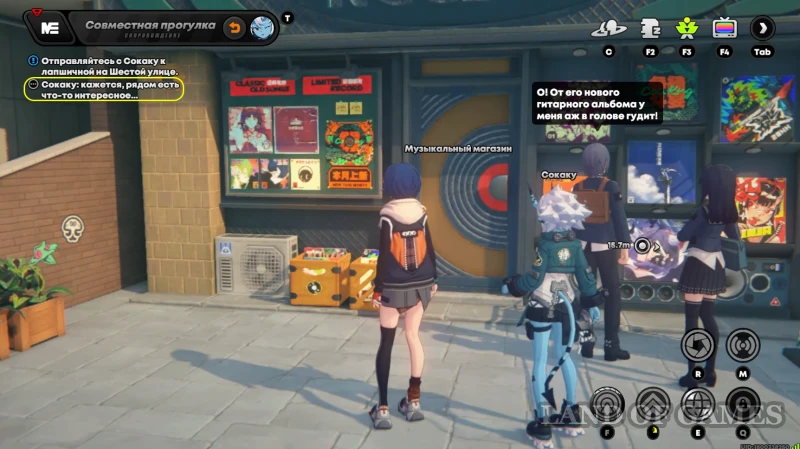Expand the top bar with the arrow button
800x449 pixels.
763,28
